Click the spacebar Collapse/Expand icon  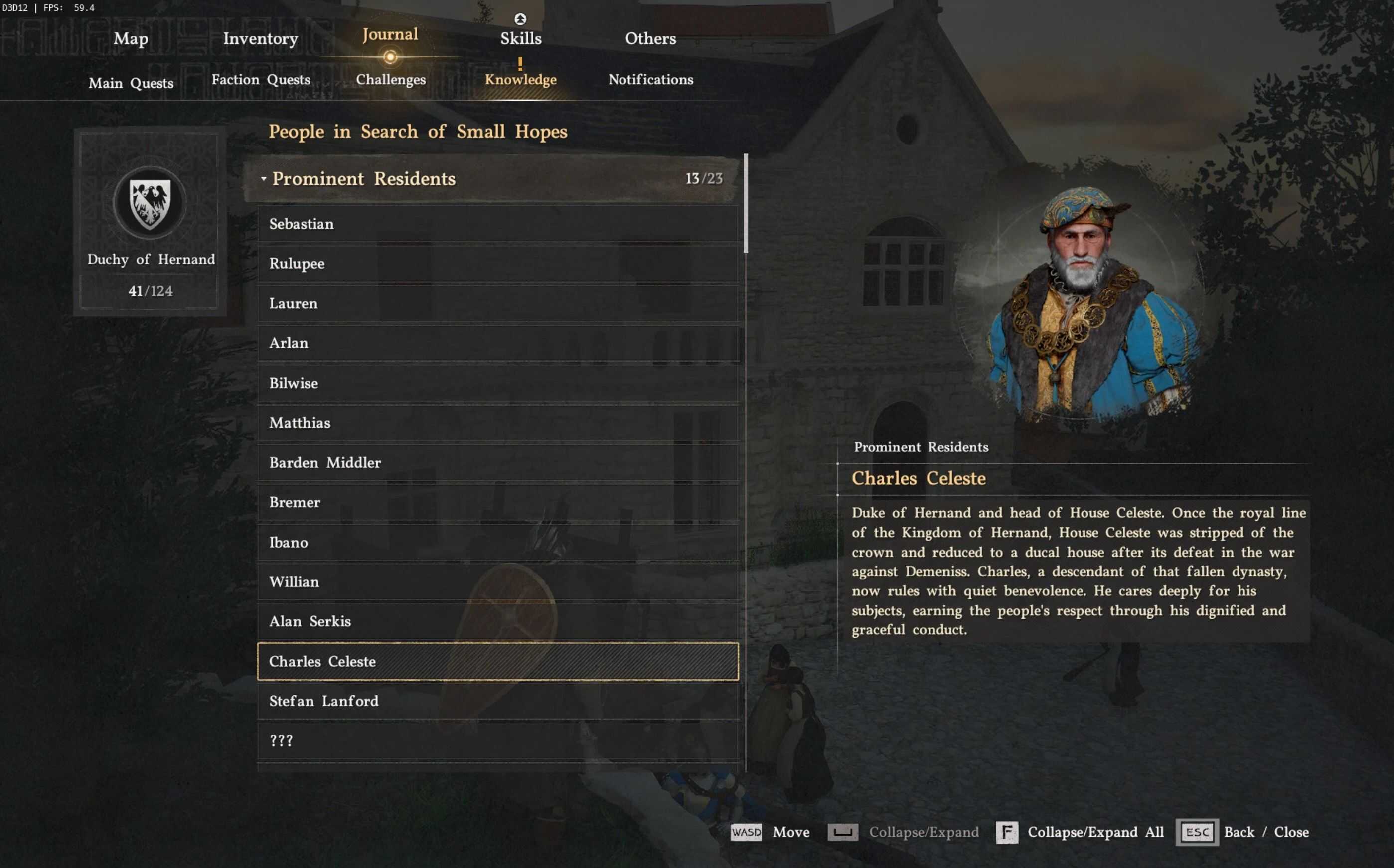(x=843, y=832)
